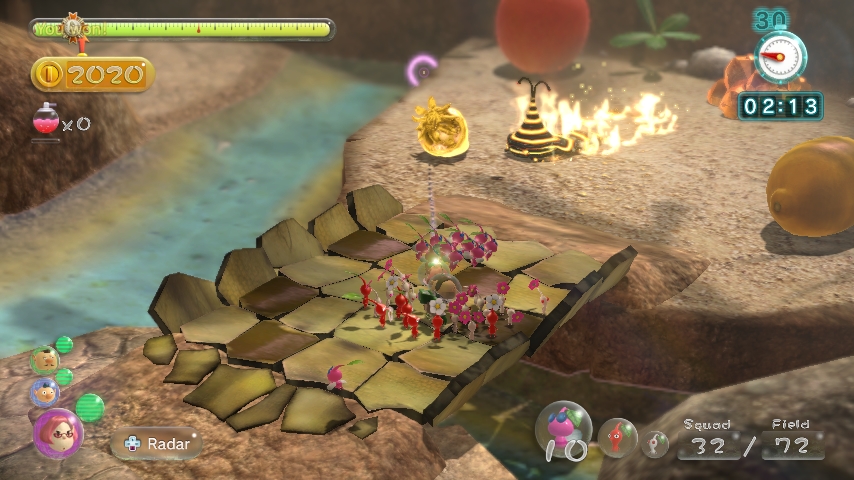Open the Radar map
This screenshot has height=480, width=854.
[158, 443]
